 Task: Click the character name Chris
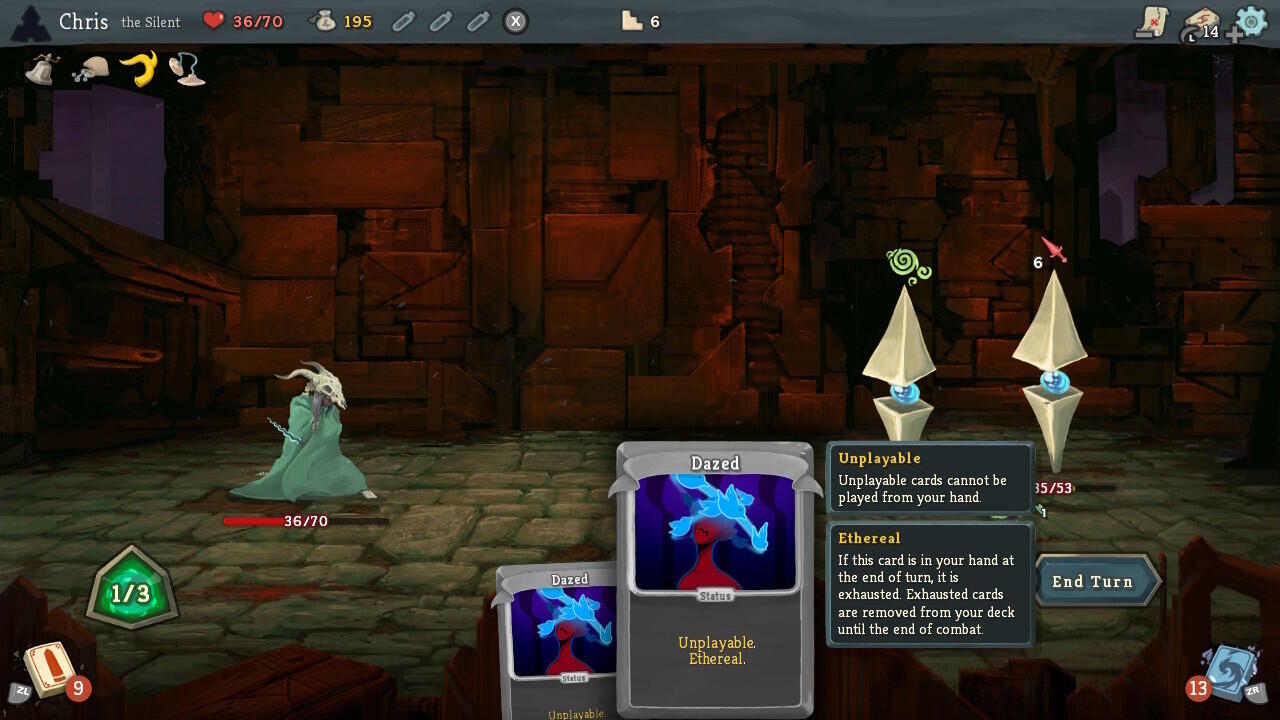tap(84, 21)
